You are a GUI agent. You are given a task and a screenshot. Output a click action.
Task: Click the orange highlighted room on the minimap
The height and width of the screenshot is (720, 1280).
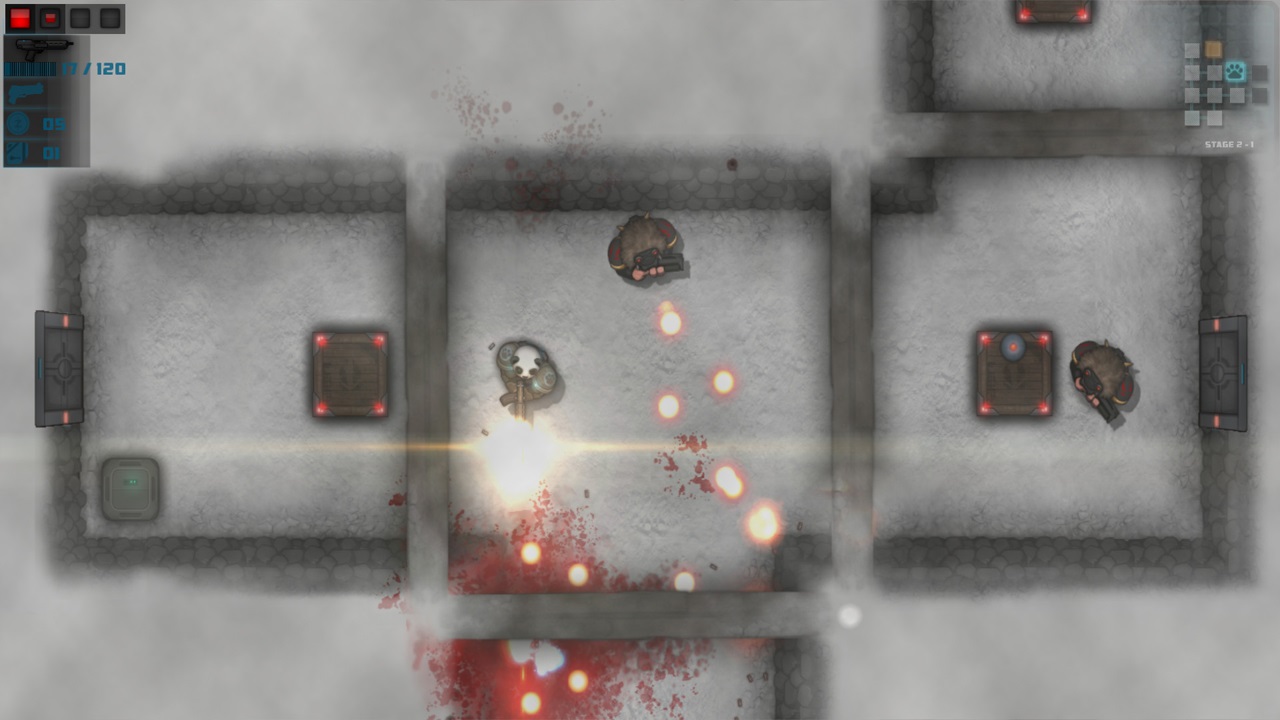[1214, 50]
